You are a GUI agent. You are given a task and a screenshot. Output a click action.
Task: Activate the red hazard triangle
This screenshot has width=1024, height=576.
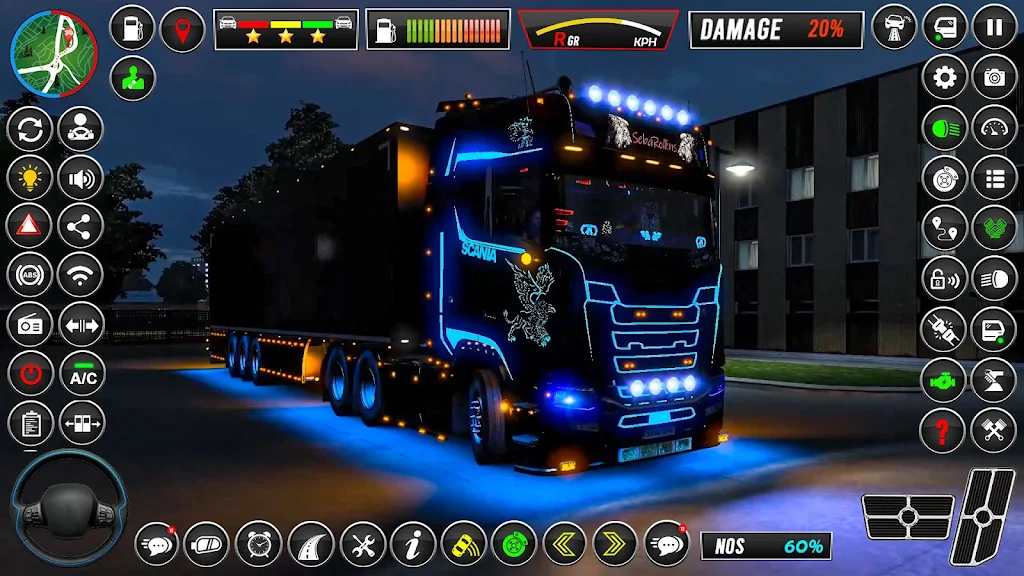[30, 225]
